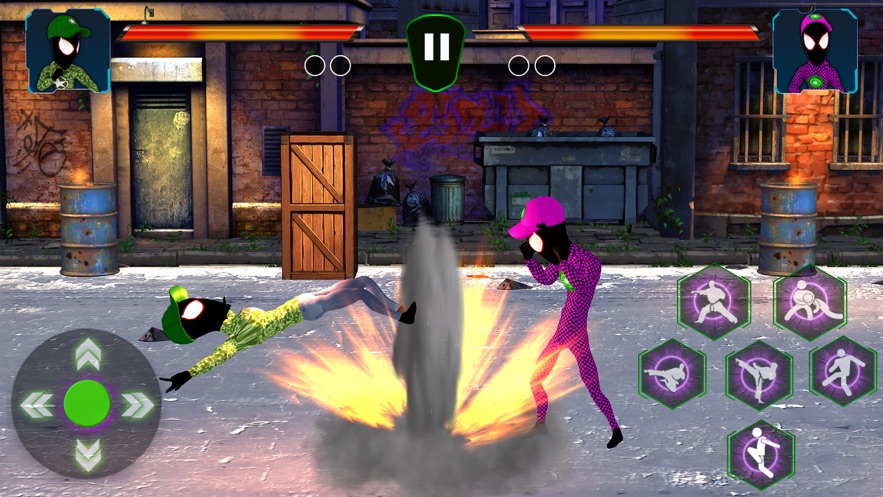Select the pink-capped opponent portrait

pos(814,50)
